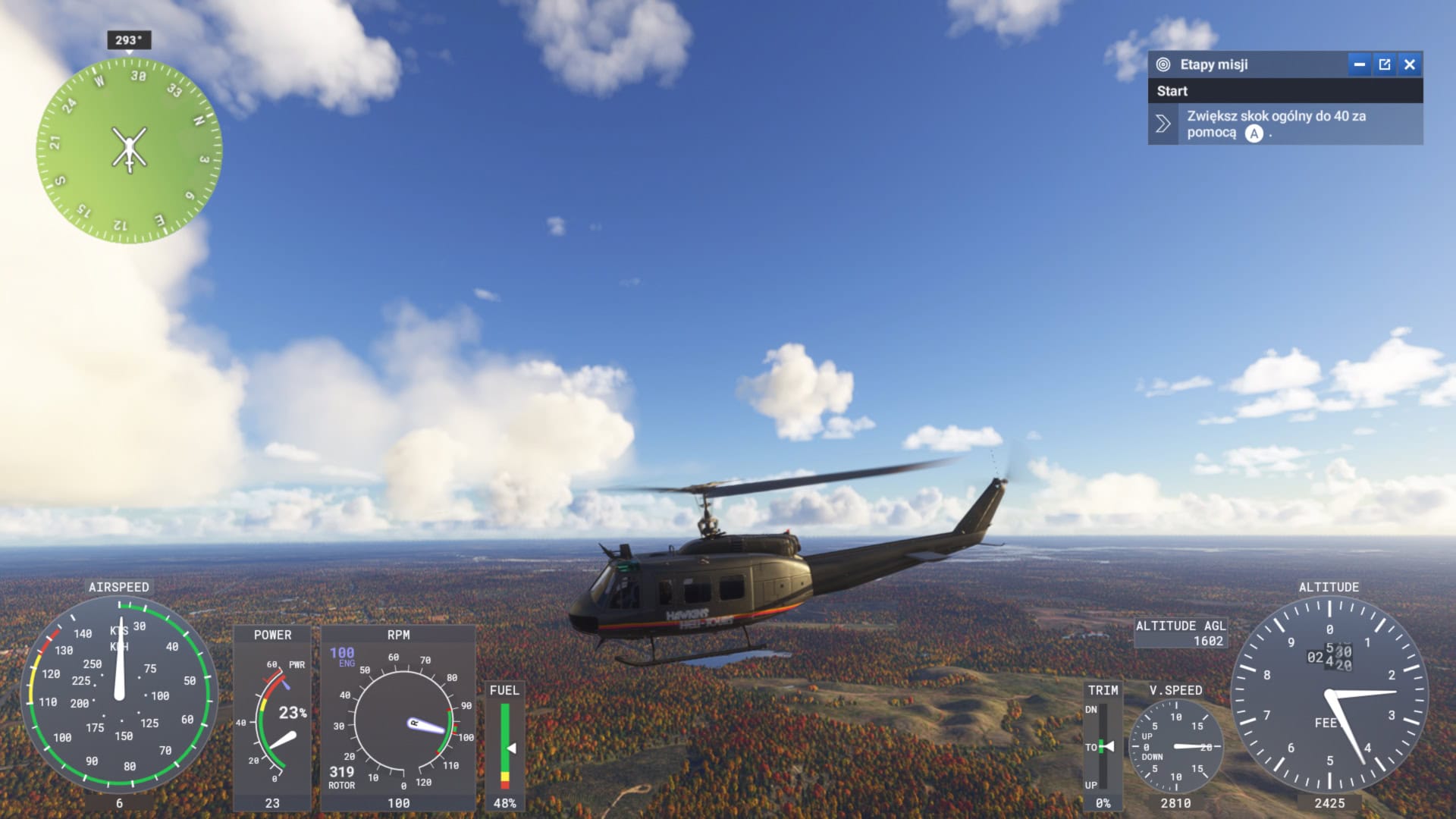
Task: Close the Etapy misji panel
Action: click(x=1410, y=64)
